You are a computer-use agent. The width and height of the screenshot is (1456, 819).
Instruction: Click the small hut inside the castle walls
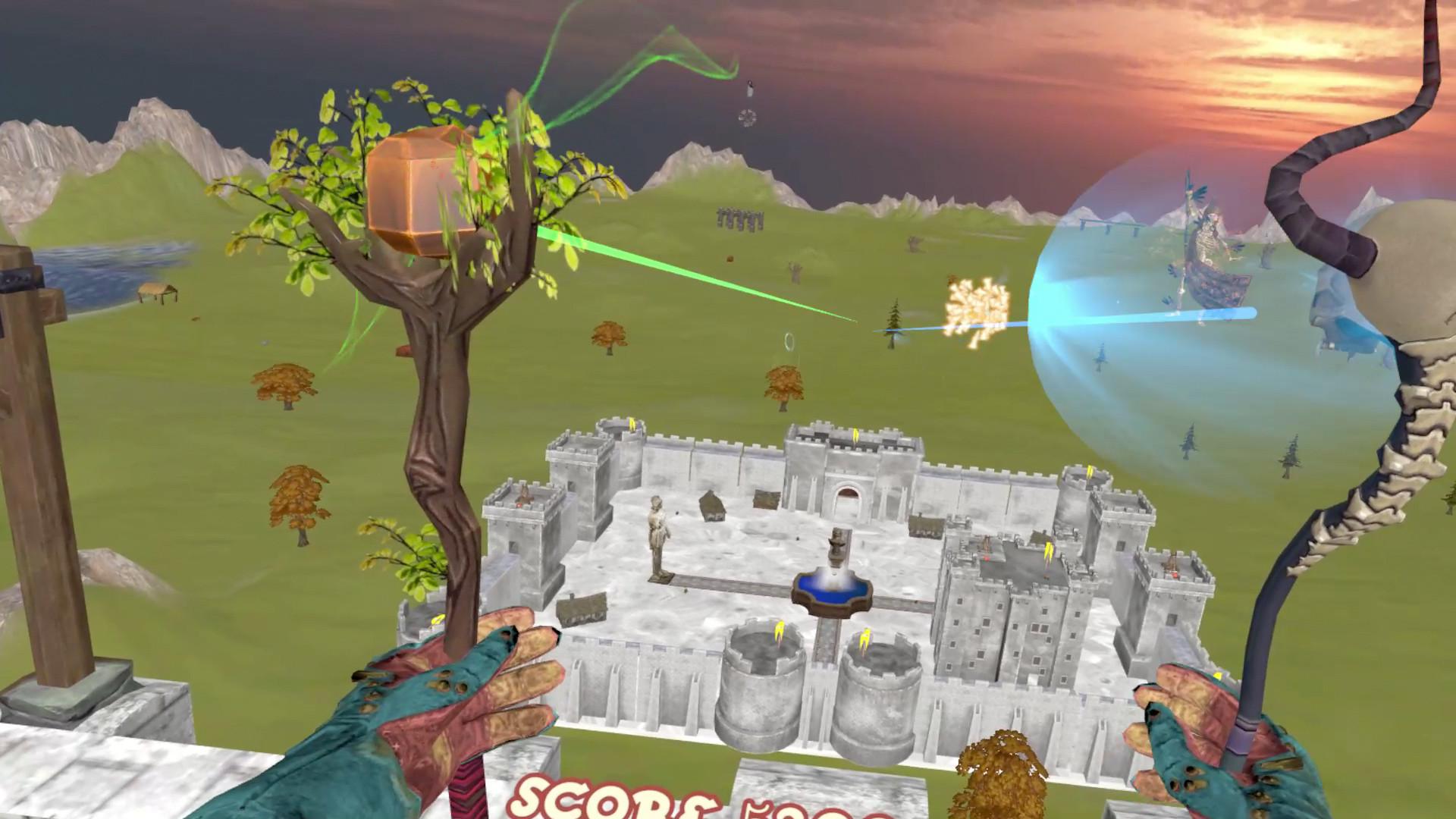point(713,507)
